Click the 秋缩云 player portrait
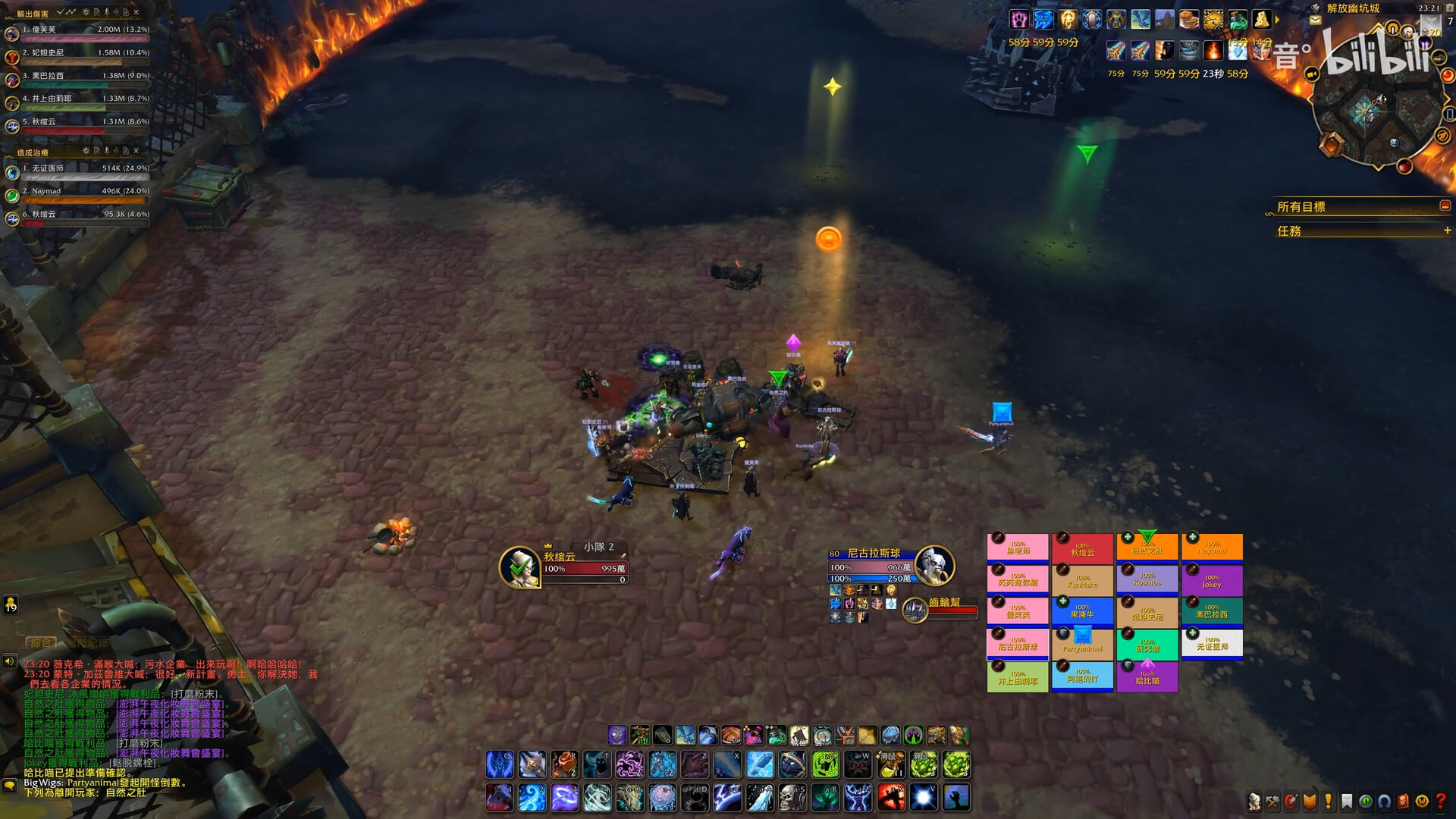Viewport: 1456px width, 819px height. [519, 567]
